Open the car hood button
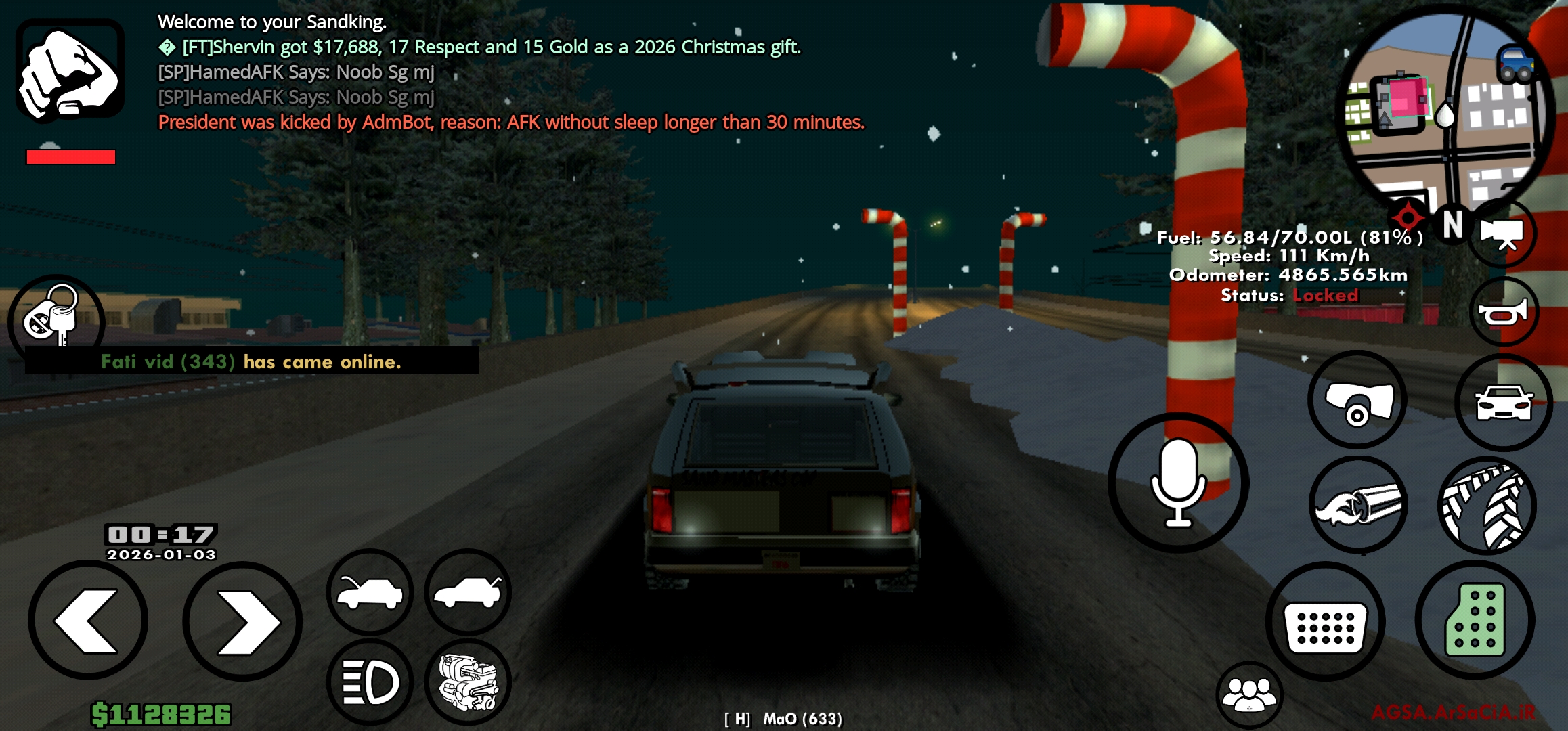Screen dimensions: 1568x731 (370, 592)
